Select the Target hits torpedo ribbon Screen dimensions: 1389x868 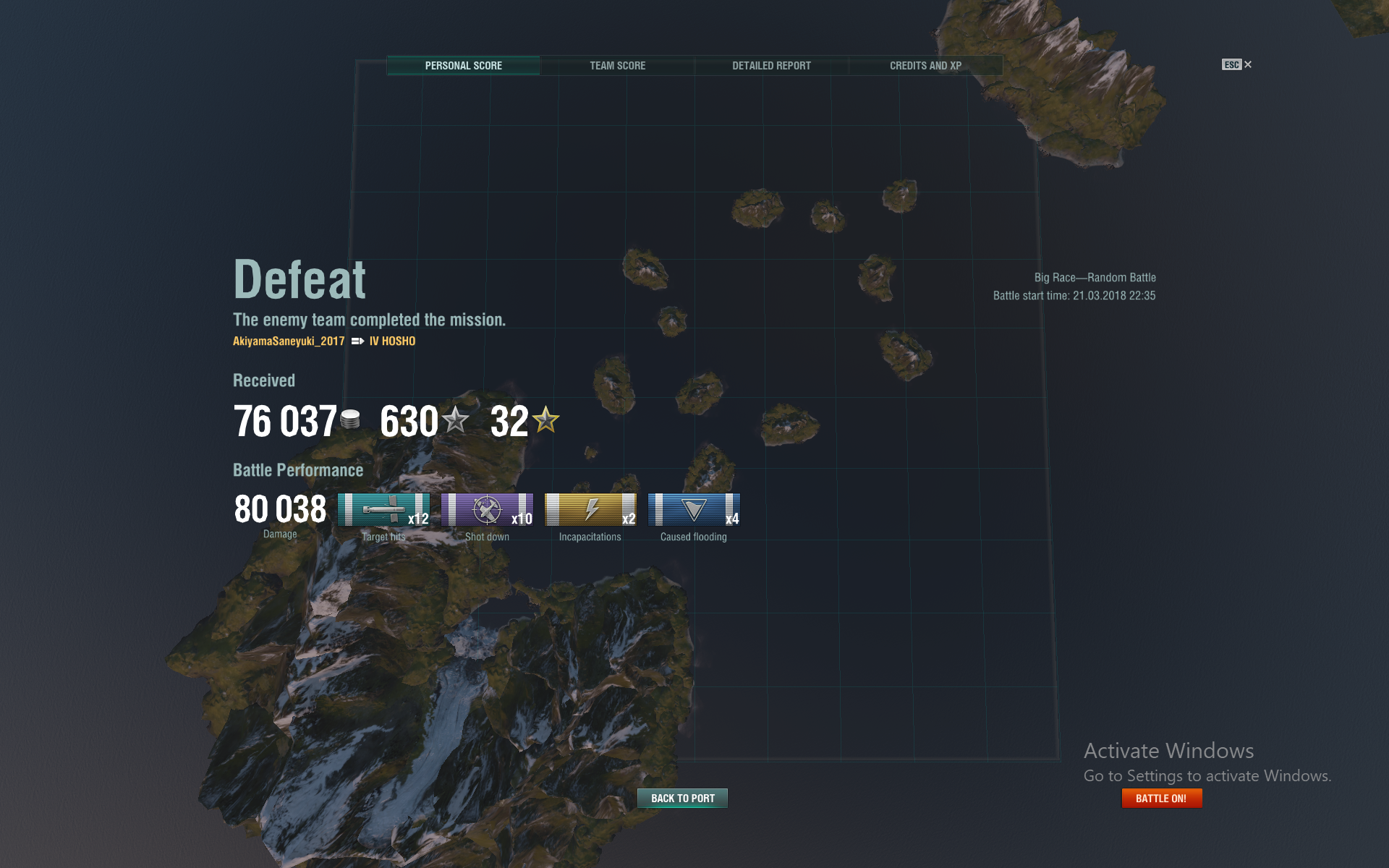tap(383, 510)
